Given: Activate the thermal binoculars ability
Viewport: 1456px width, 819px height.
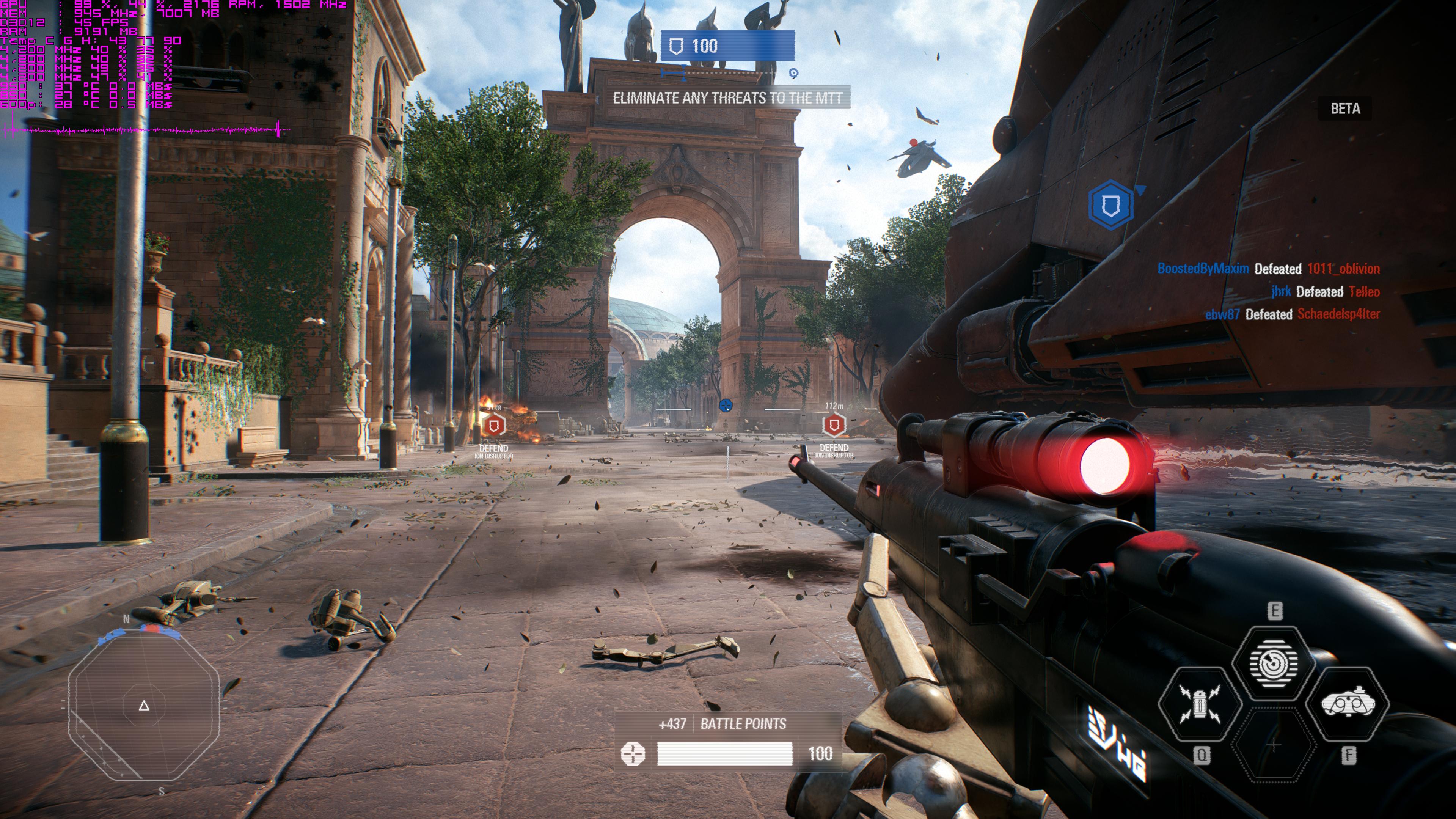Looking at the screenshot, I should 1348,704.
